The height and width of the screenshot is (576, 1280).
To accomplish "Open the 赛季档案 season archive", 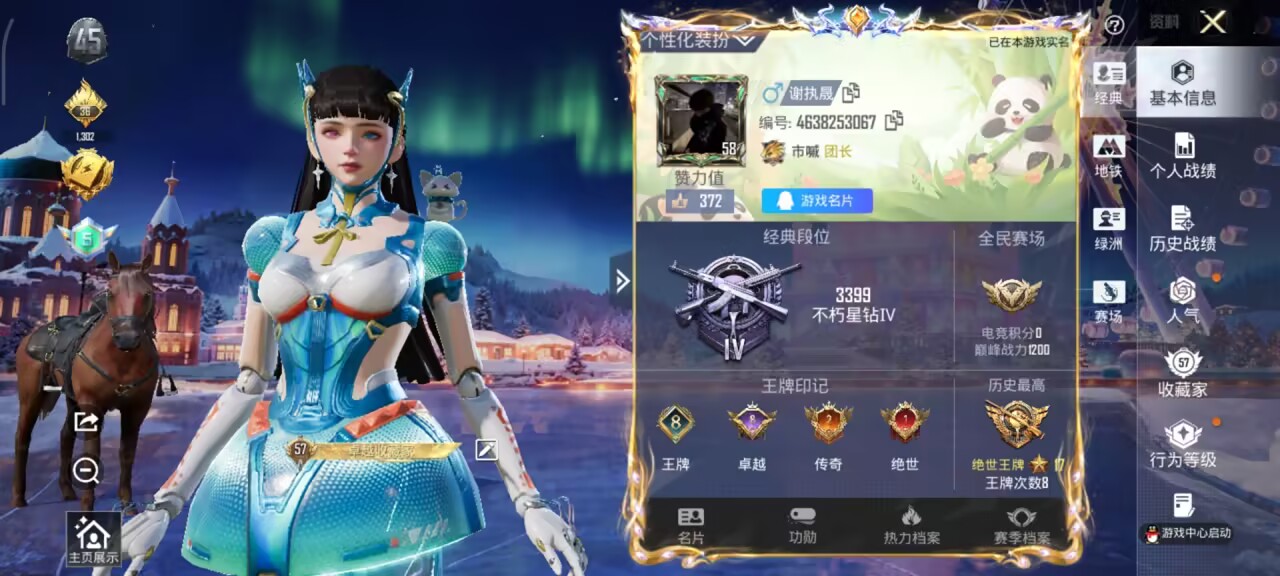I will 1021,525.
